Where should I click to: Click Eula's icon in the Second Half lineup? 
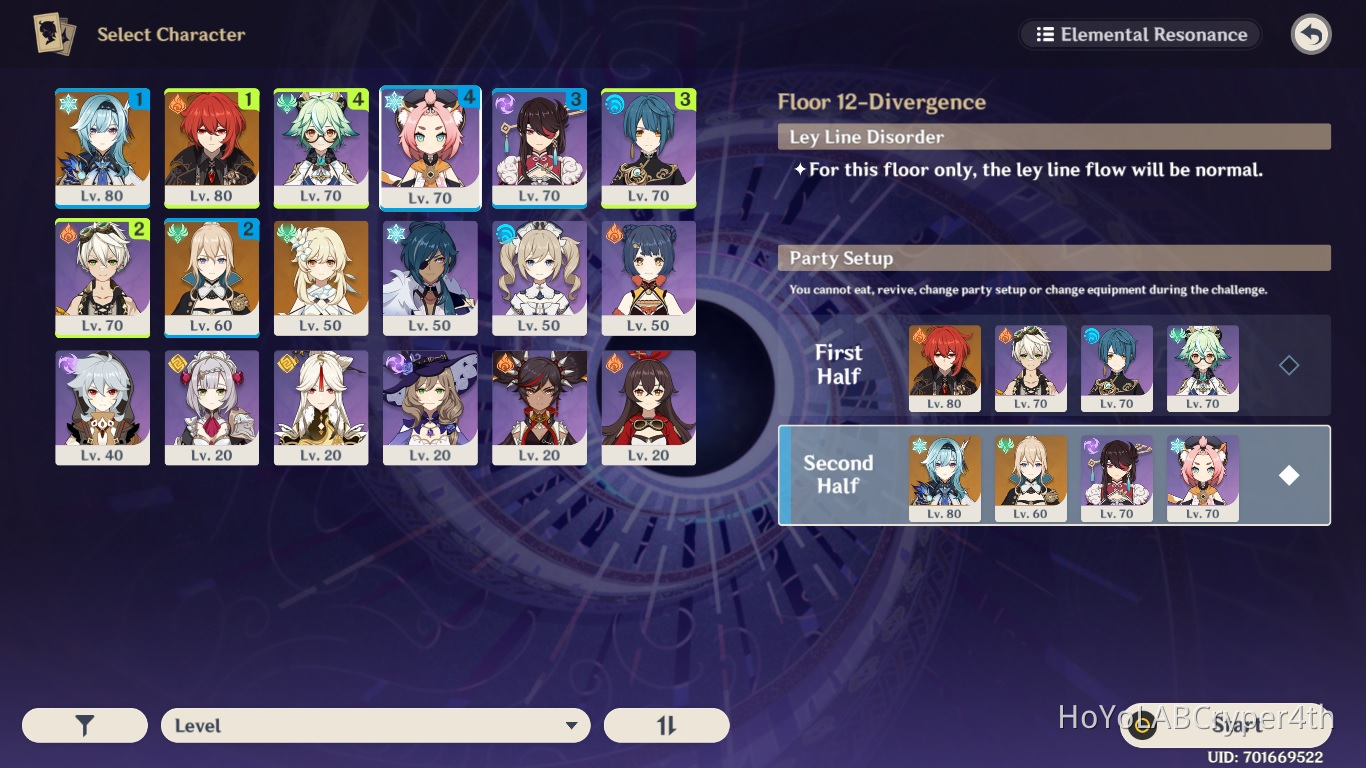pyautogui.click(x=944, y=478)
